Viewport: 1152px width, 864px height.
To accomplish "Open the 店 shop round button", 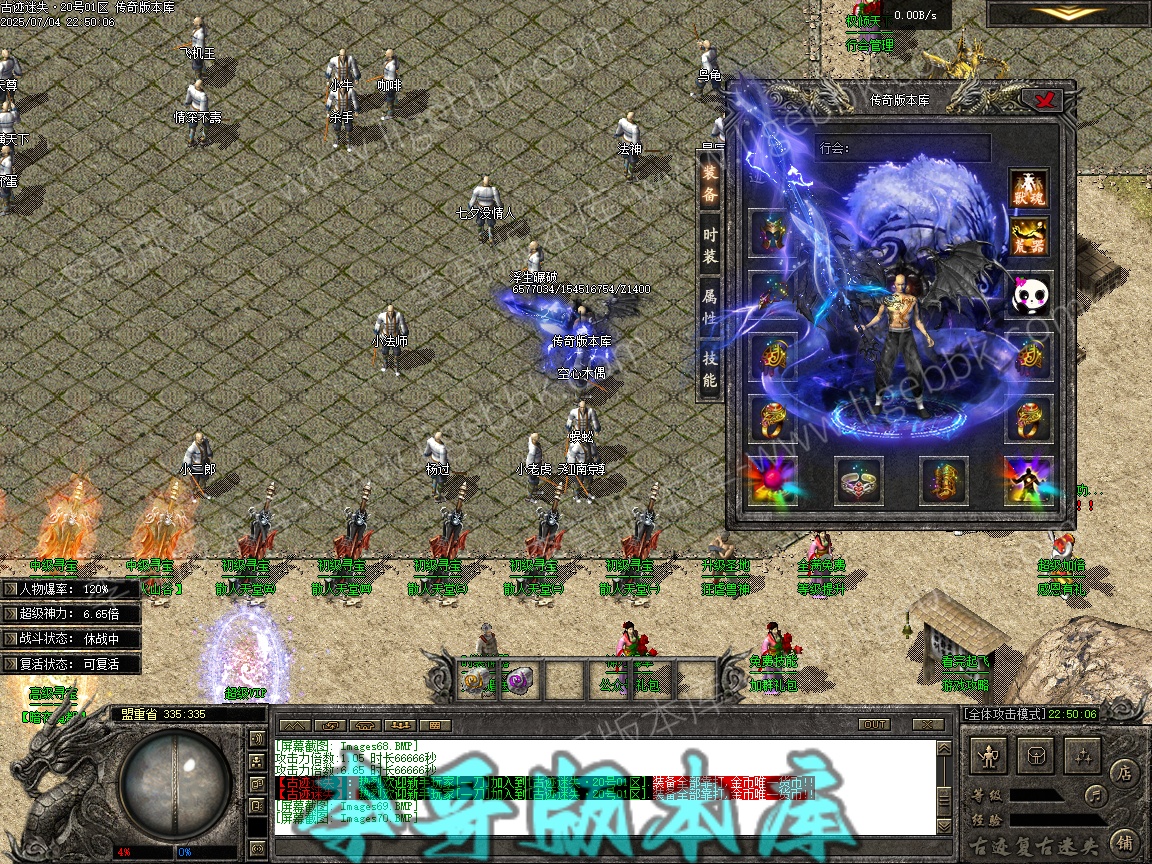I will tap(1125, 771).
